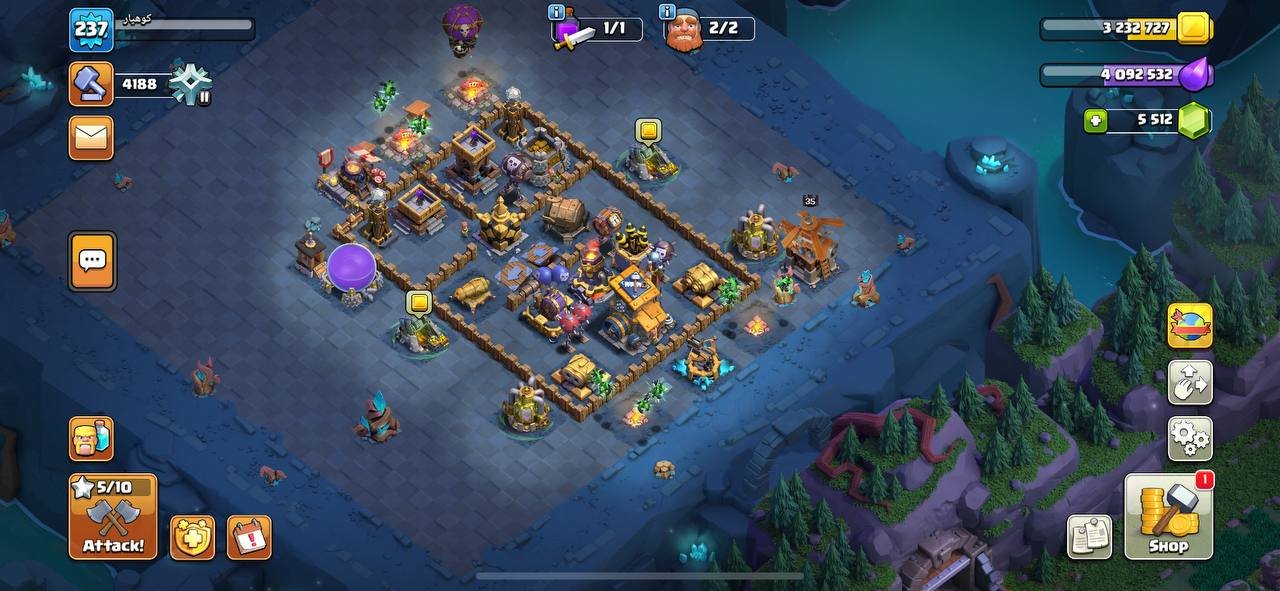This screenshot has width=1280, height=591.
Task: Open the globe with red ribbon icon
Action: click(x=1190, y=326)
